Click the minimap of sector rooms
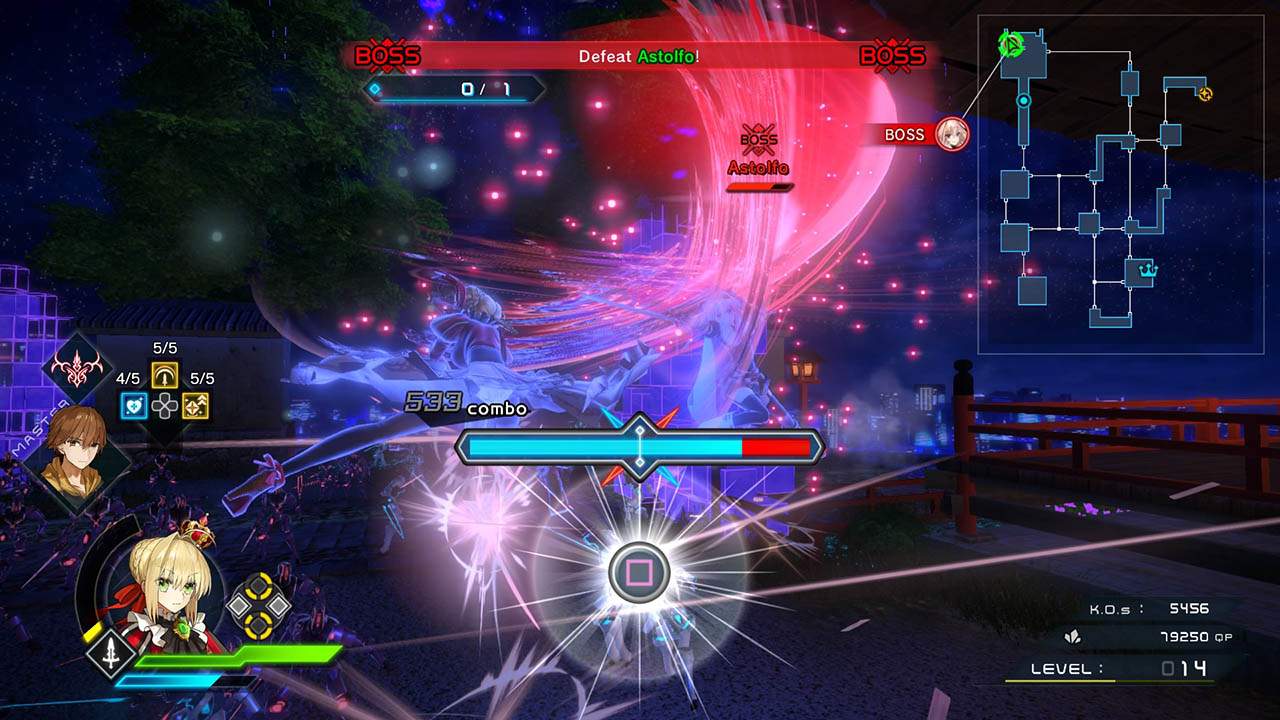The width and height of the screenshot is (1280, 720). coord(1120,185)
